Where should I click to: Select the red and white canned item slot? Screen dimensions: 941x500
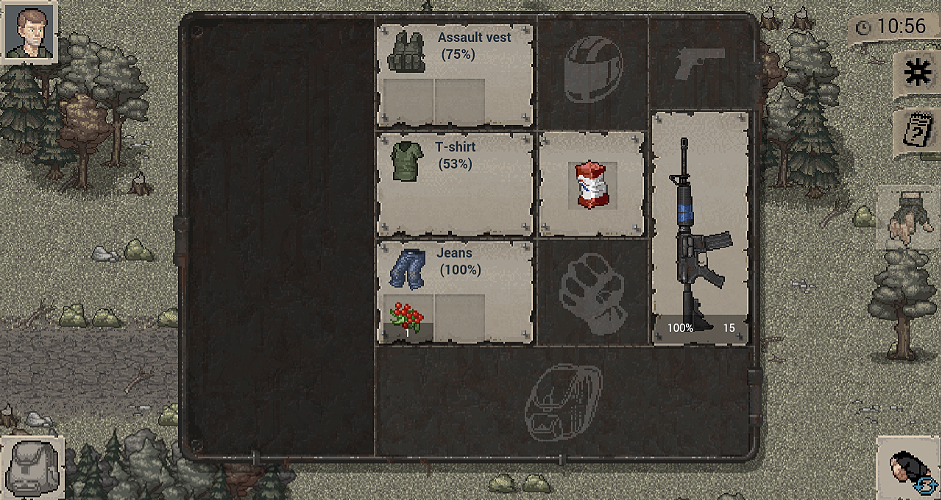[x=591, y=185]
